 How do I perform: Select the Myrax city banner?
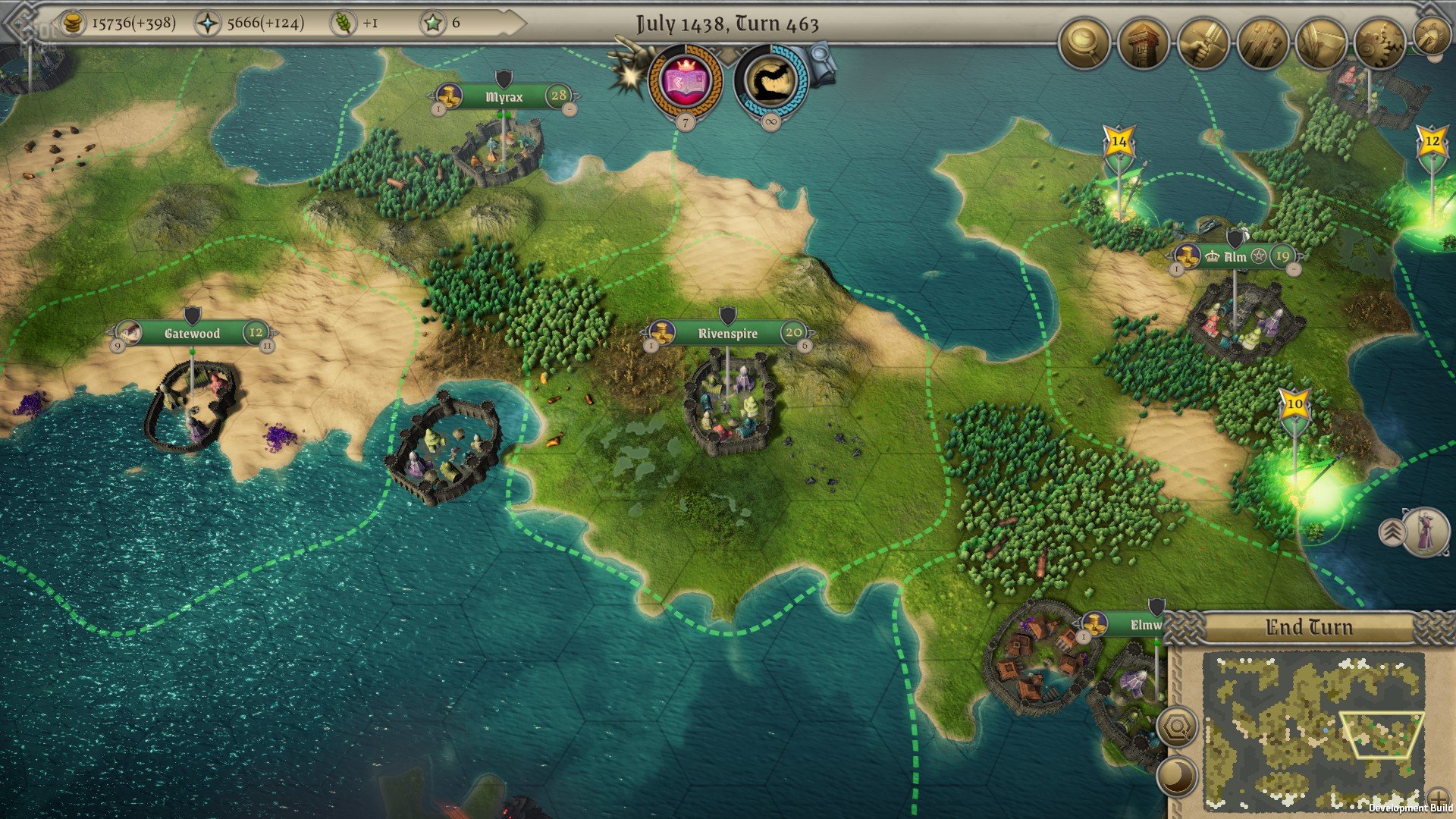[x=504, y=97]
